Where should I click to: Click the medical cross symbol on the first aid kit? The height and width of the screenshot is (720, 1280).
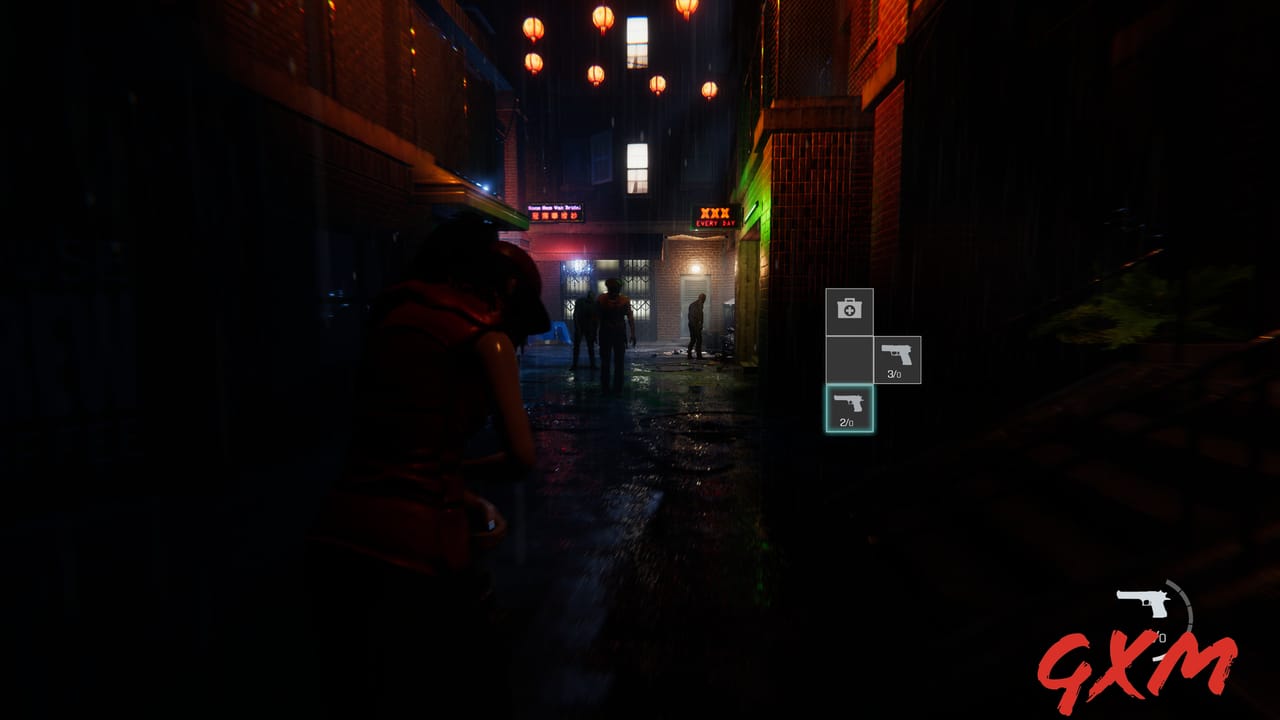click(x=848, y=311)
